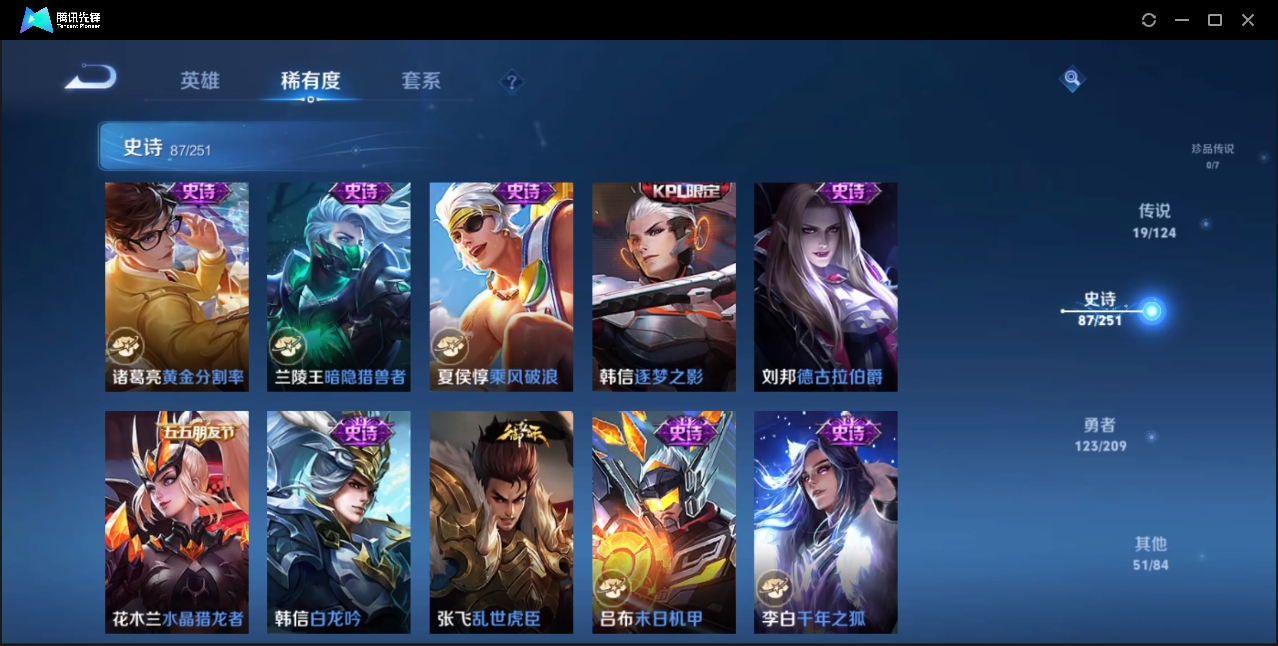Choose the 夏侯惇 乘风破浪 skin card
Screen dimensions: 1278x646
(501, 287)
